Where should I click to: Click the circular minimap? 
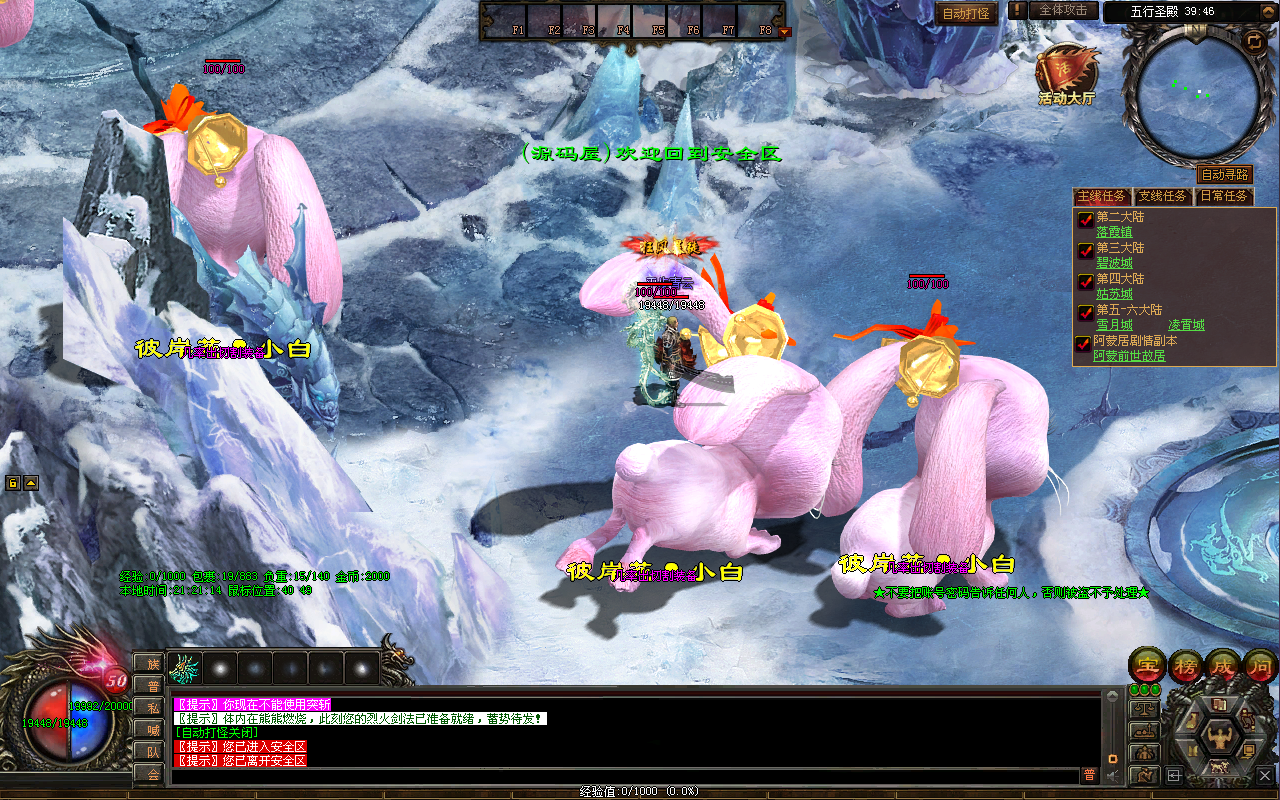coord(1196,93)
